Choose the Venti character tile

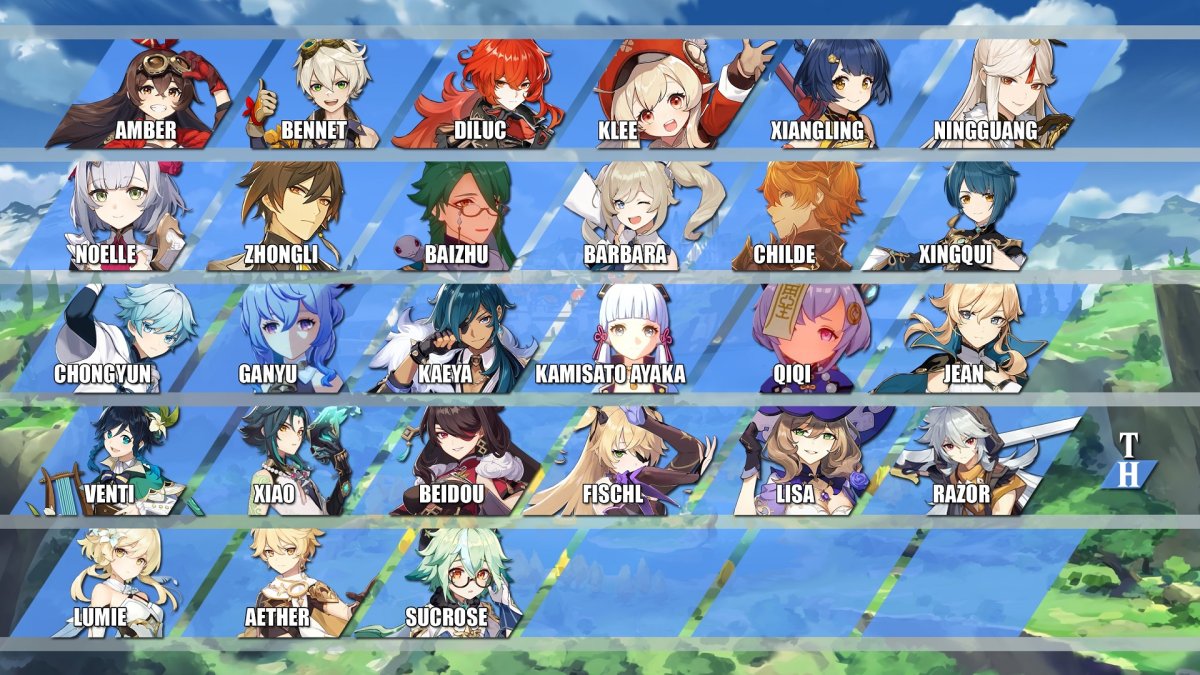[115, 460]
